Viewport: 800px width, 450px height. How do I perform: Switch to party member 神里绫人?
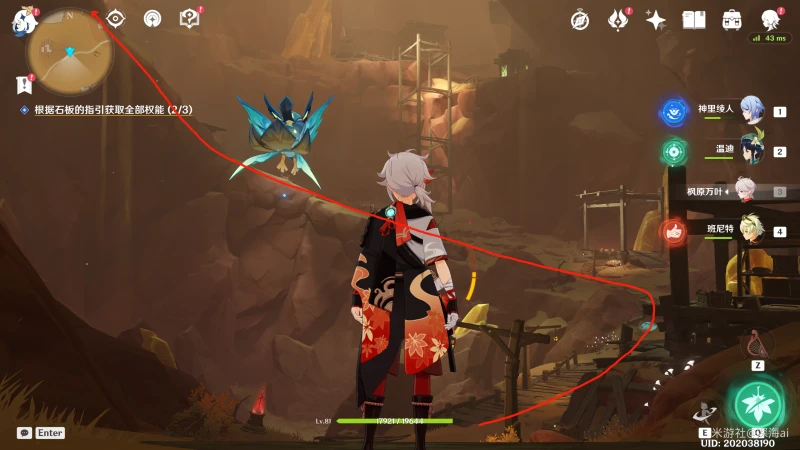tap(750, 112)
